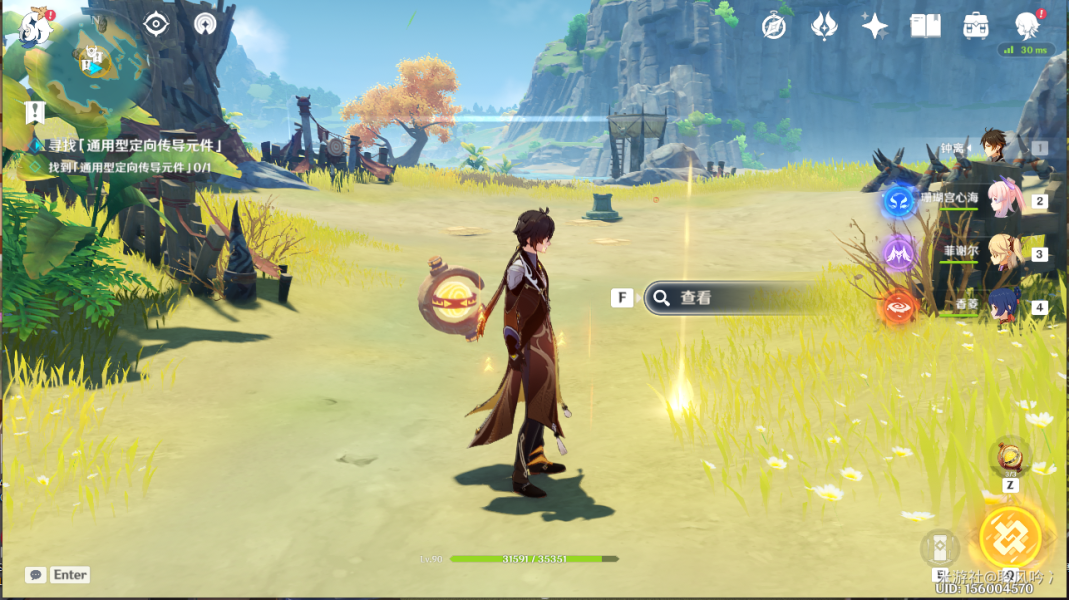Activate the elemental sight eye icon
The height and width of the screenshot is (600, 1069).
[156, 24]
